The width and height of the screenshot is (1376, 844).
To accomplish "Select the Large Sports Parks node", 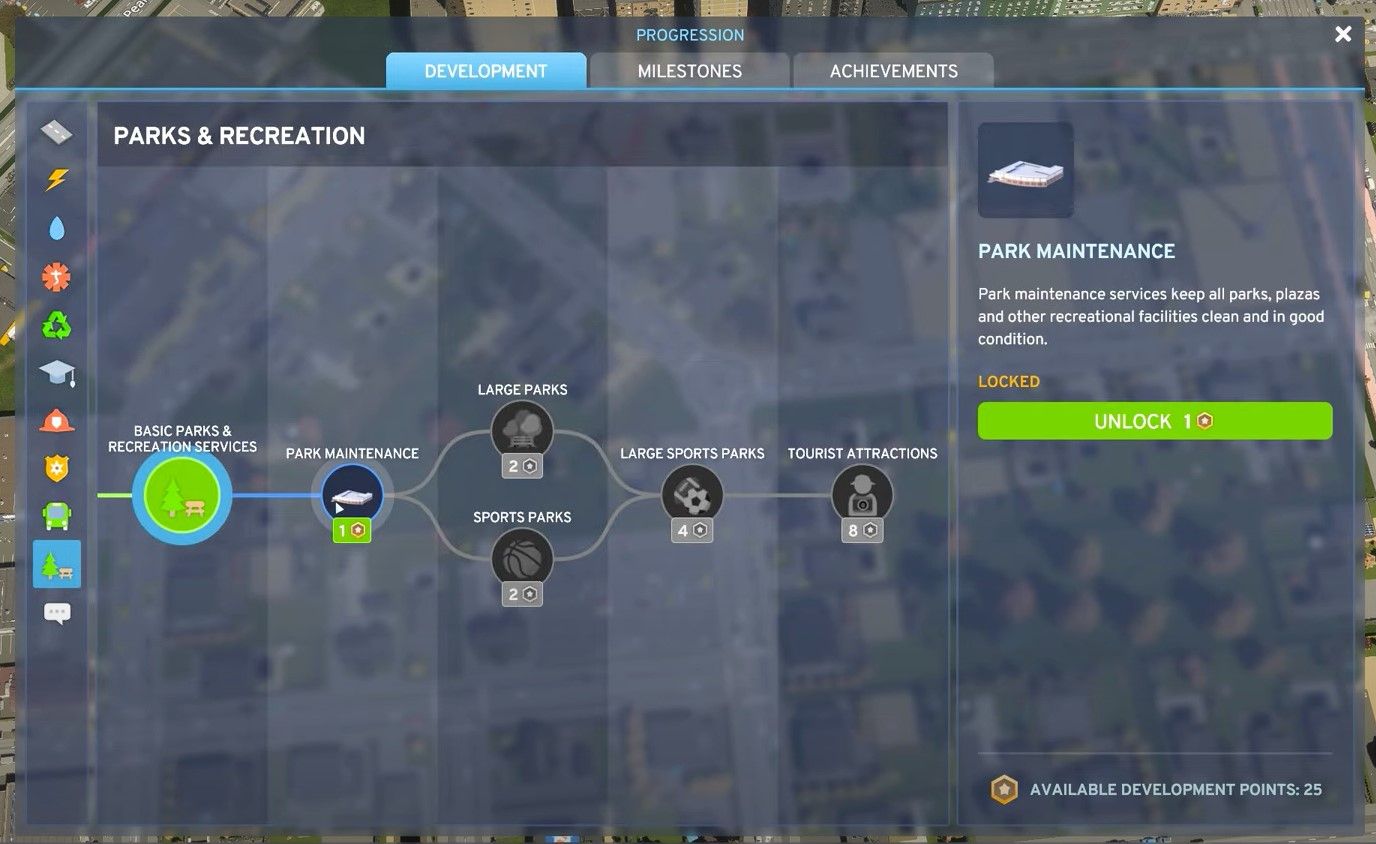I will [x=693, y=493].
